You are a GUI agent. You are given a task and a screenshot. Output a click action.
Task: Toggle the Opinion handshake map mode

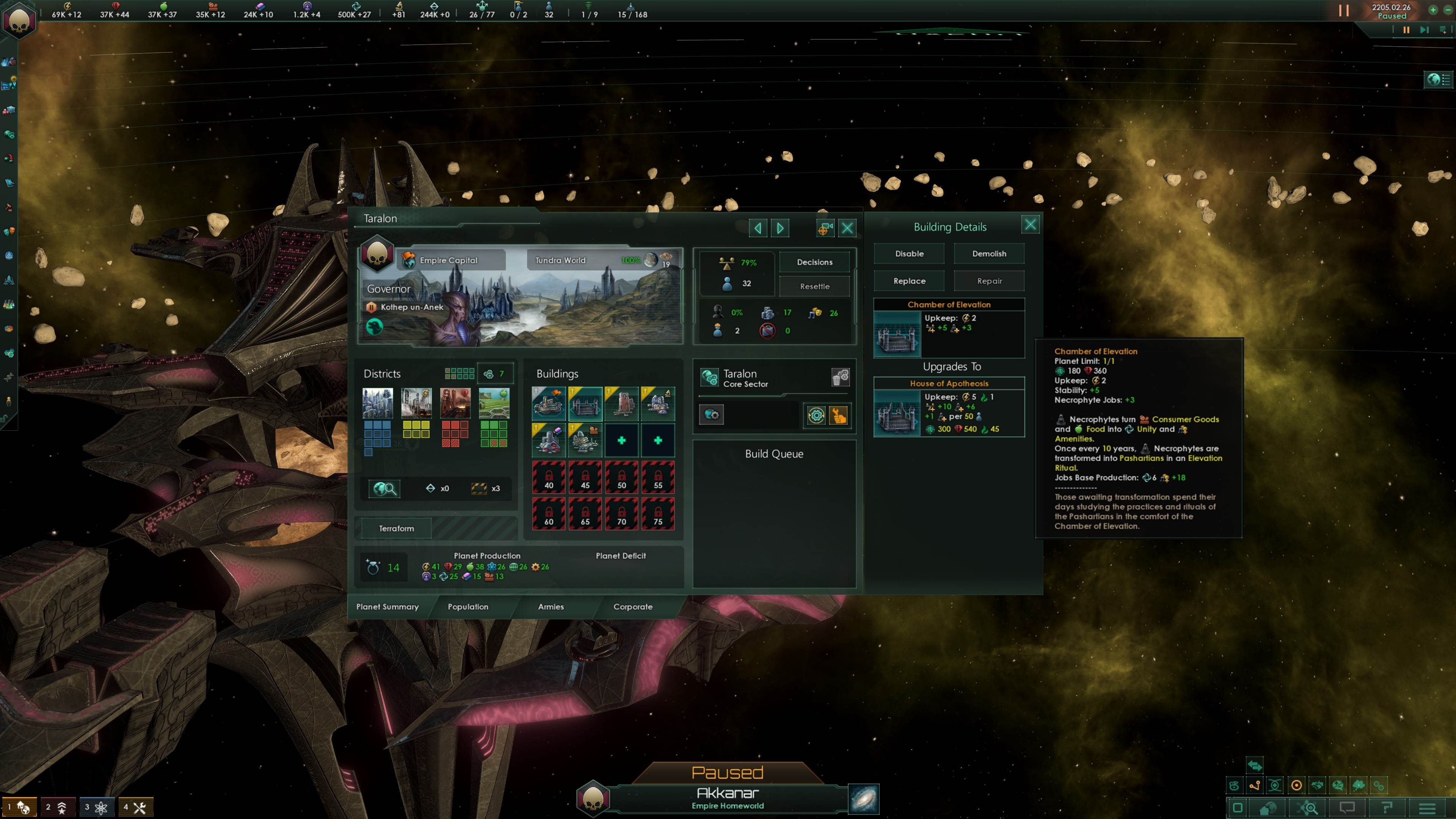click(1318, 785)
